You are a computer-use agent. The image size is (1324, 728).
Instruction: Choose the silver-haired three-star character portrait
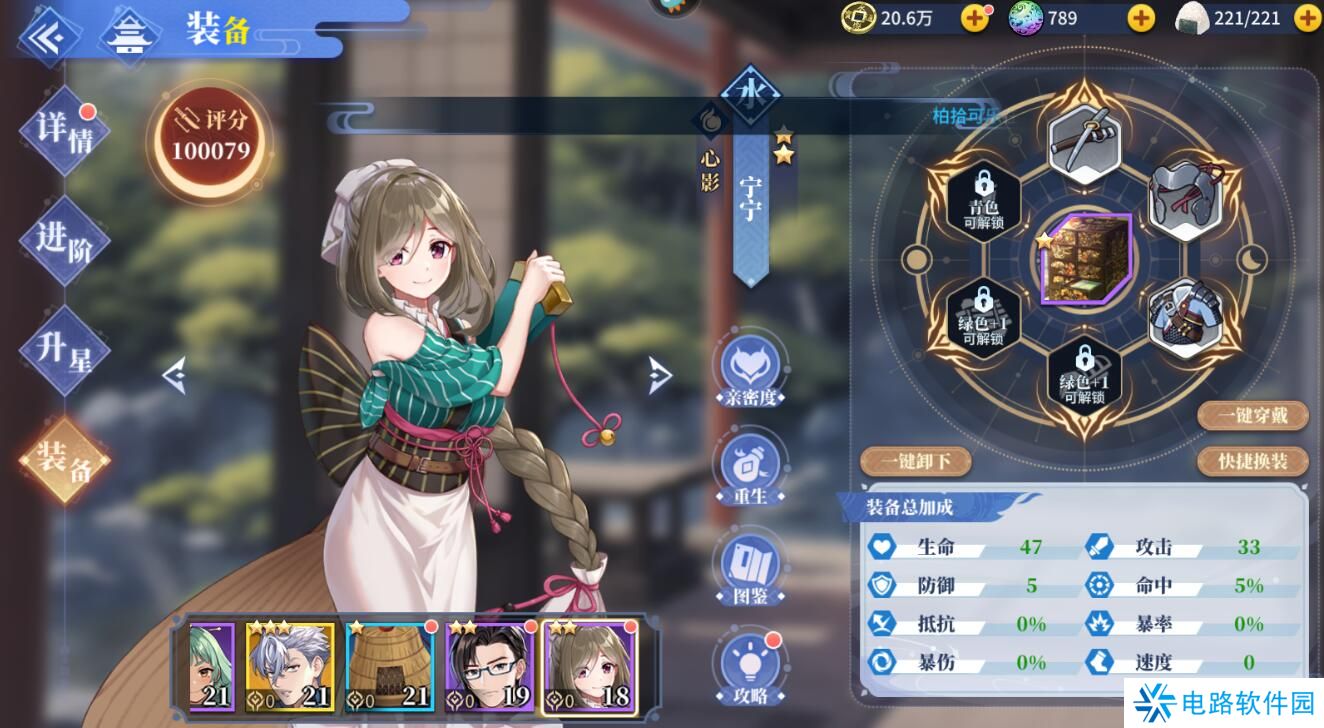(289, 667)
